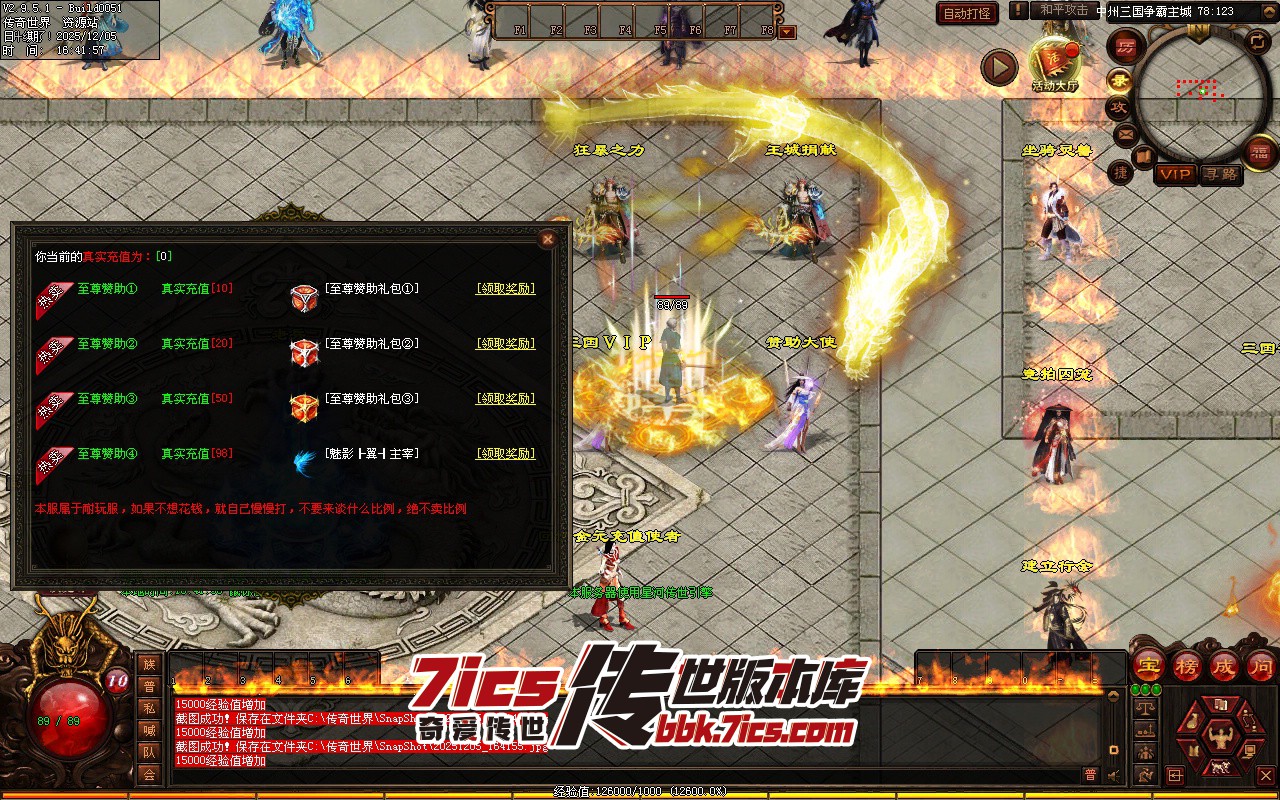
Task: Activate 寻路 pathfinding button
Action: [1219, 174]
